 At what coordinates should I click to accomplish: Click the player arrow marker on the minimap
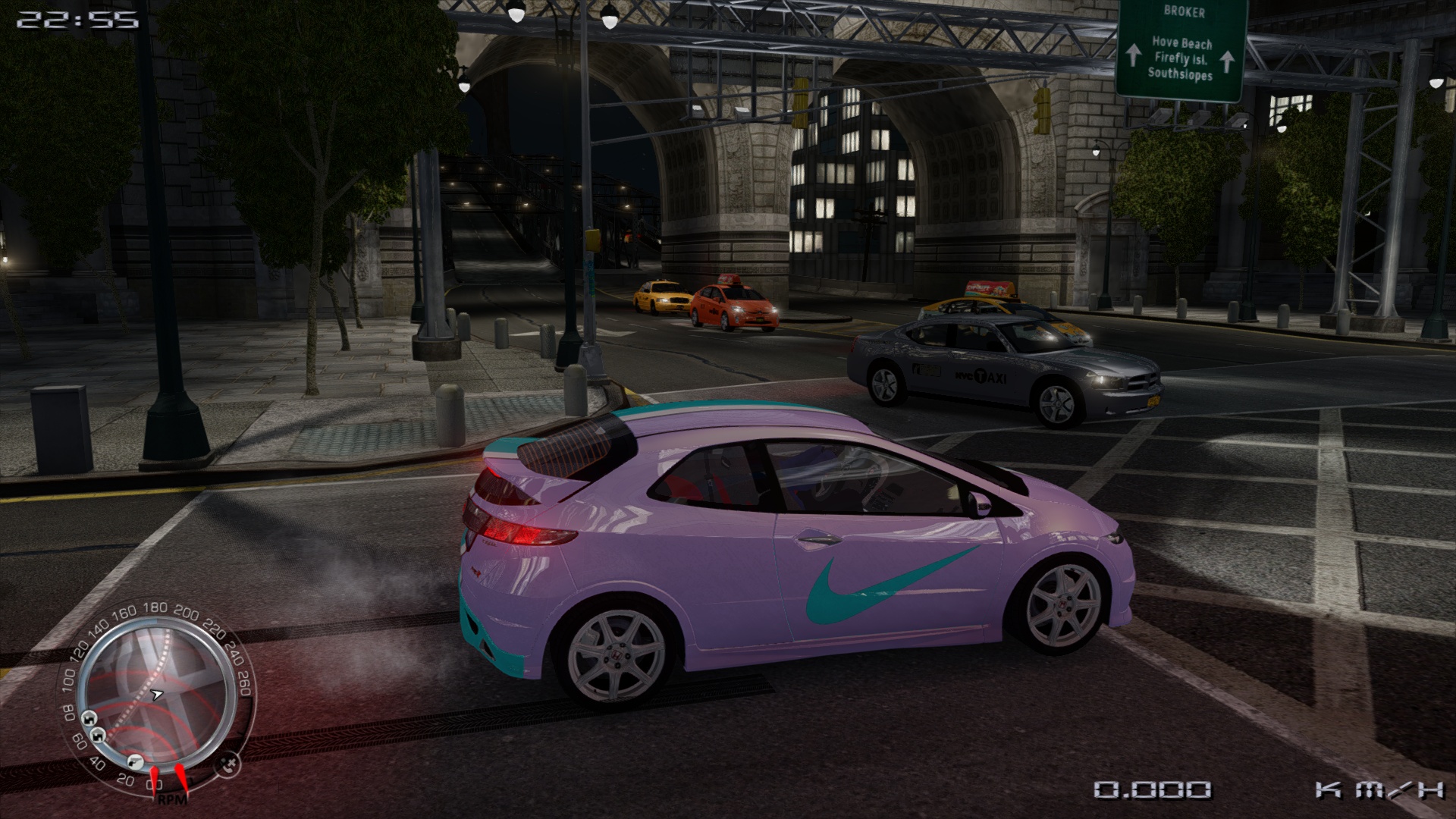point(157,693)
